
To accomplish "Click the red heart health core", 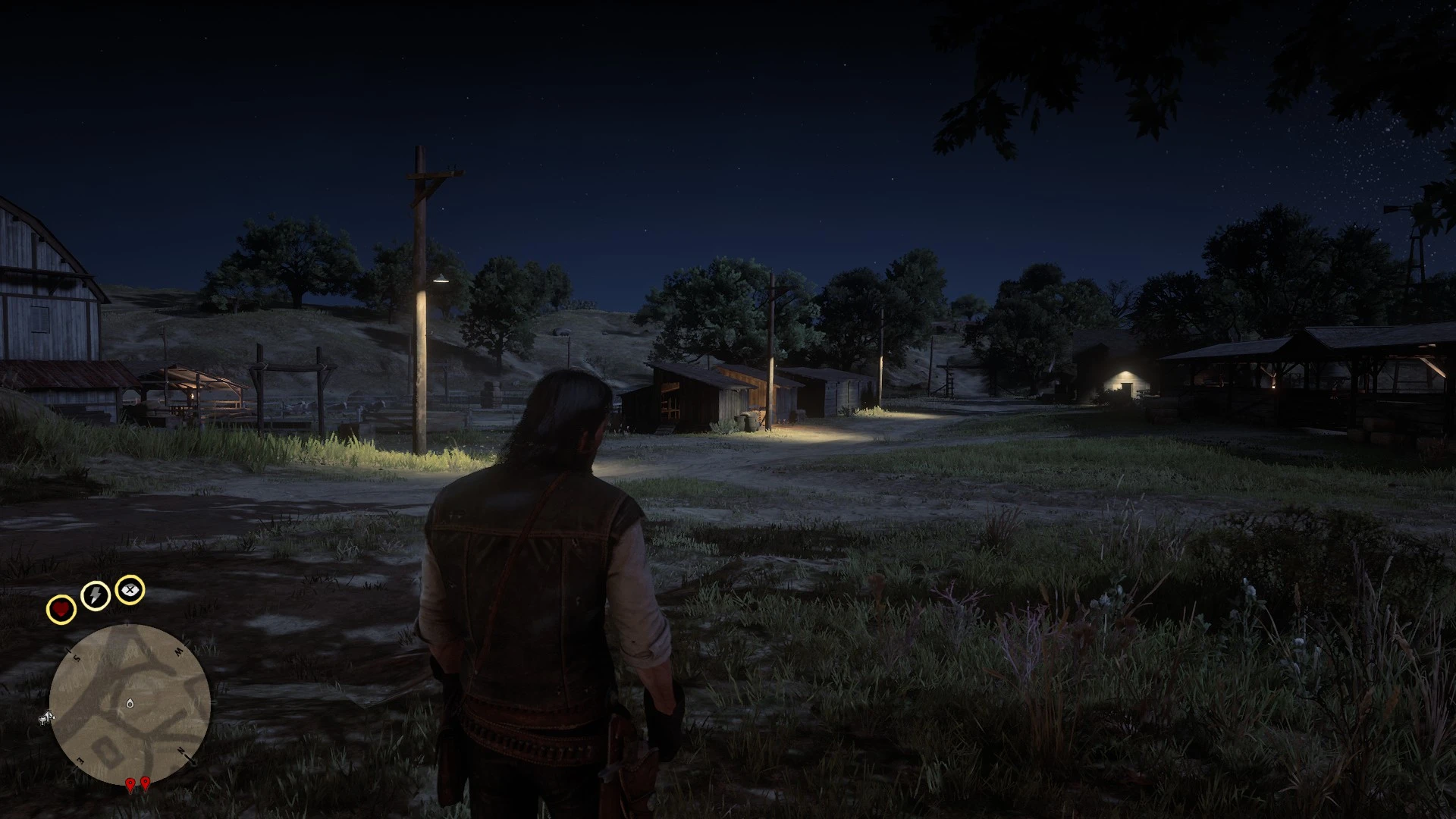I will [x=61, y=608].
